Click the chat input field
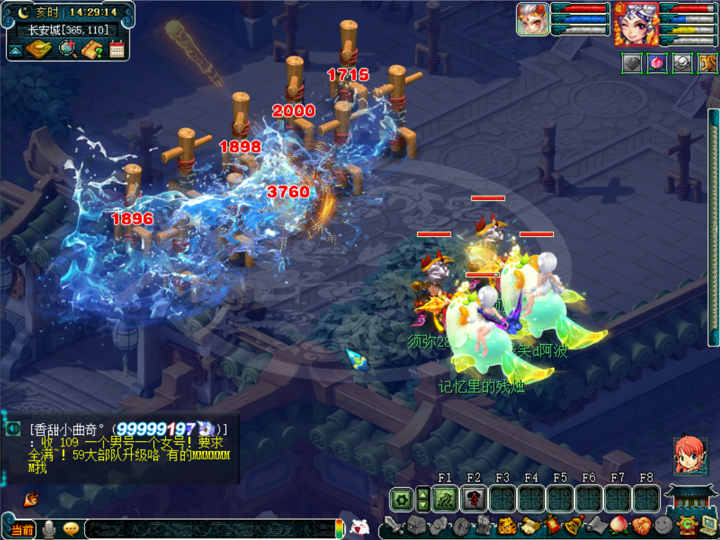Screen dimensions: 720x540 [210, 528]
